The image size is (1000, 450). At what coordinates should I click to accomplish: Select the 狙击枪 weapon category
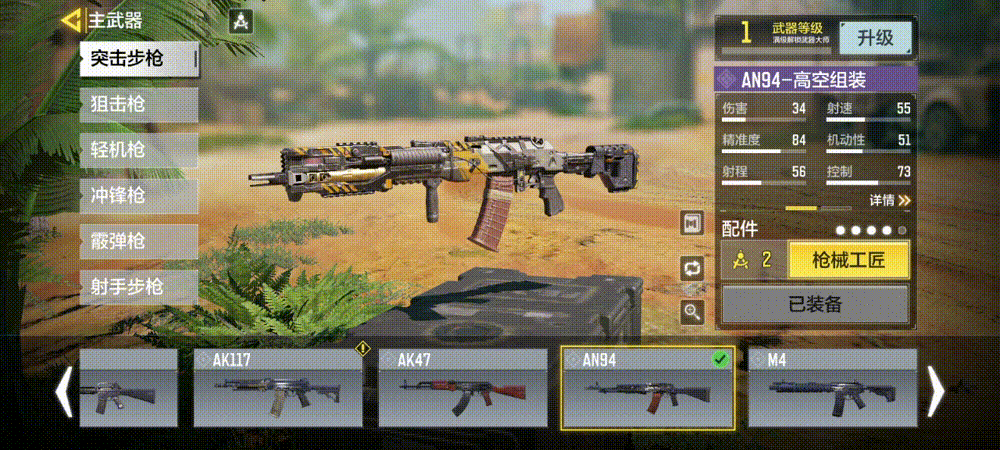point(139,105)
